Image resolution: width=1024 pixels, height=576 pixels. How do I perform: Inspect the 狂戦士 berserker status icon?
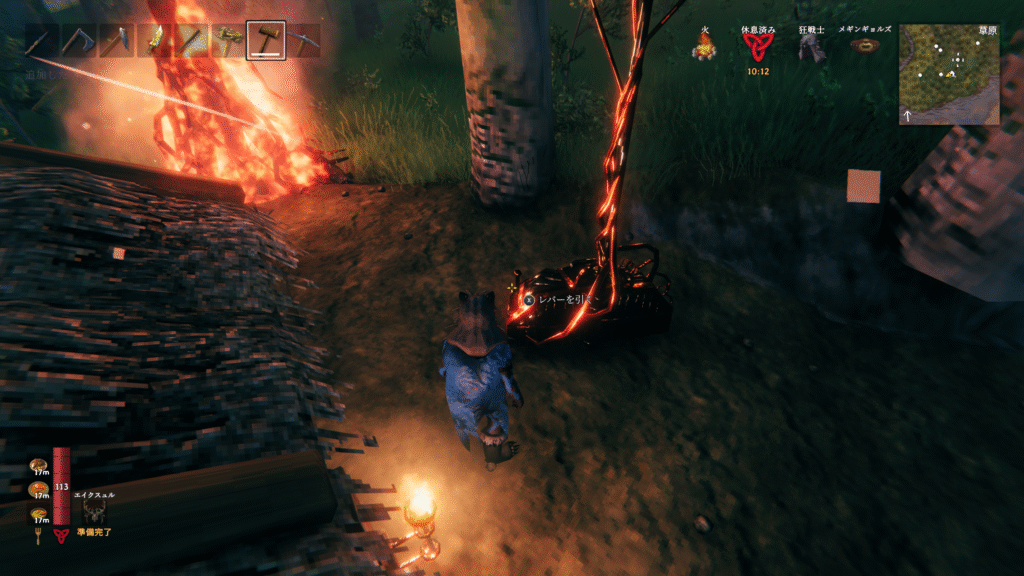pos(811,46)
